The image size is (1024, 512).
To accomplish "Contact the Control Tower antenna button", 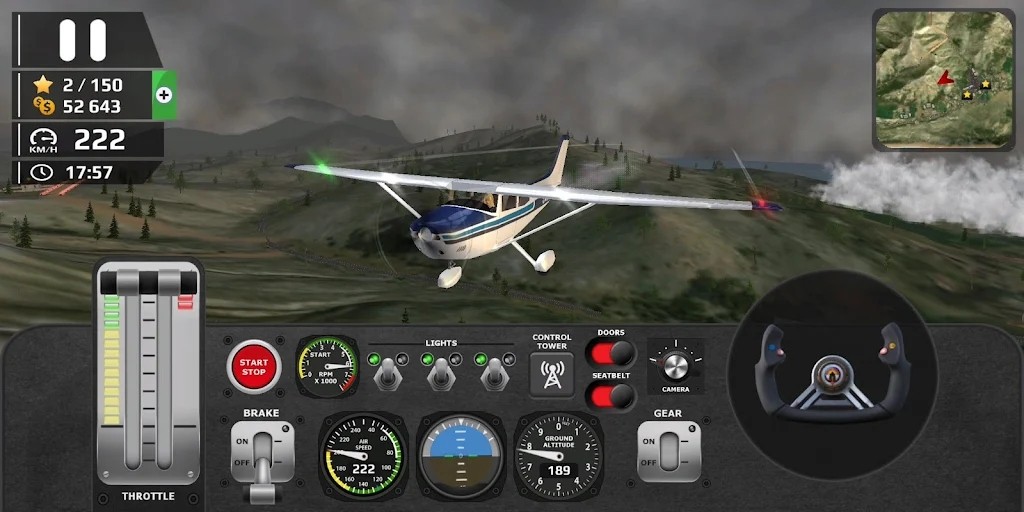I will click(551, 374).
